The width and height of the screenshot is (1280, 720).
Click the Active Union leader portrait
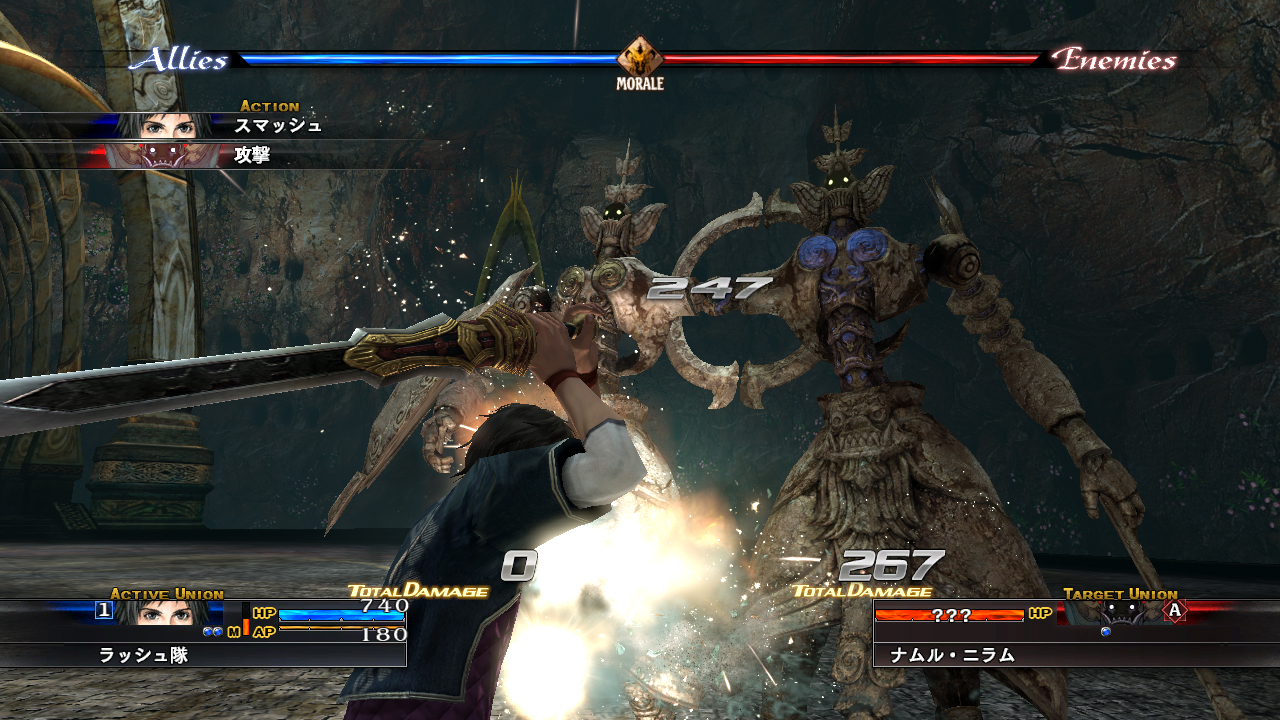167,612
